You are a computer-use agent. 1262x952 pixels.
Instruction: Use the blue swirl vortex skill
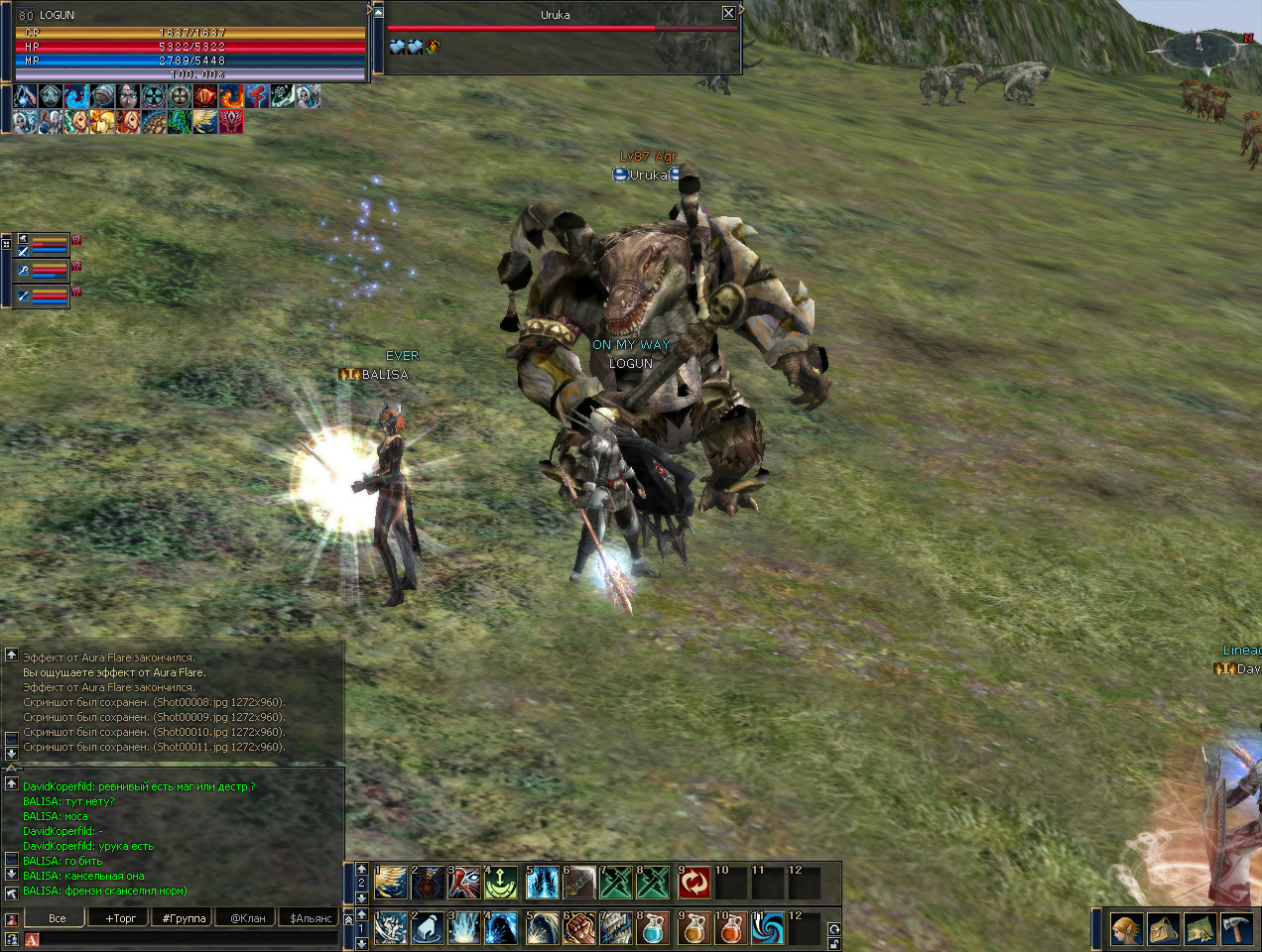pos(767,929)
